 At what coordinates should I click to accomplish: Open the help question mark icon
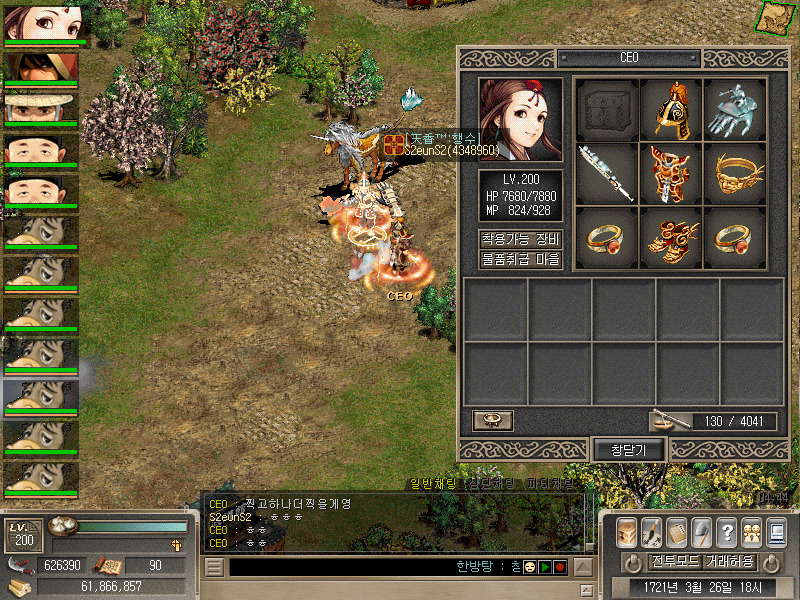(x=727, y=532)
